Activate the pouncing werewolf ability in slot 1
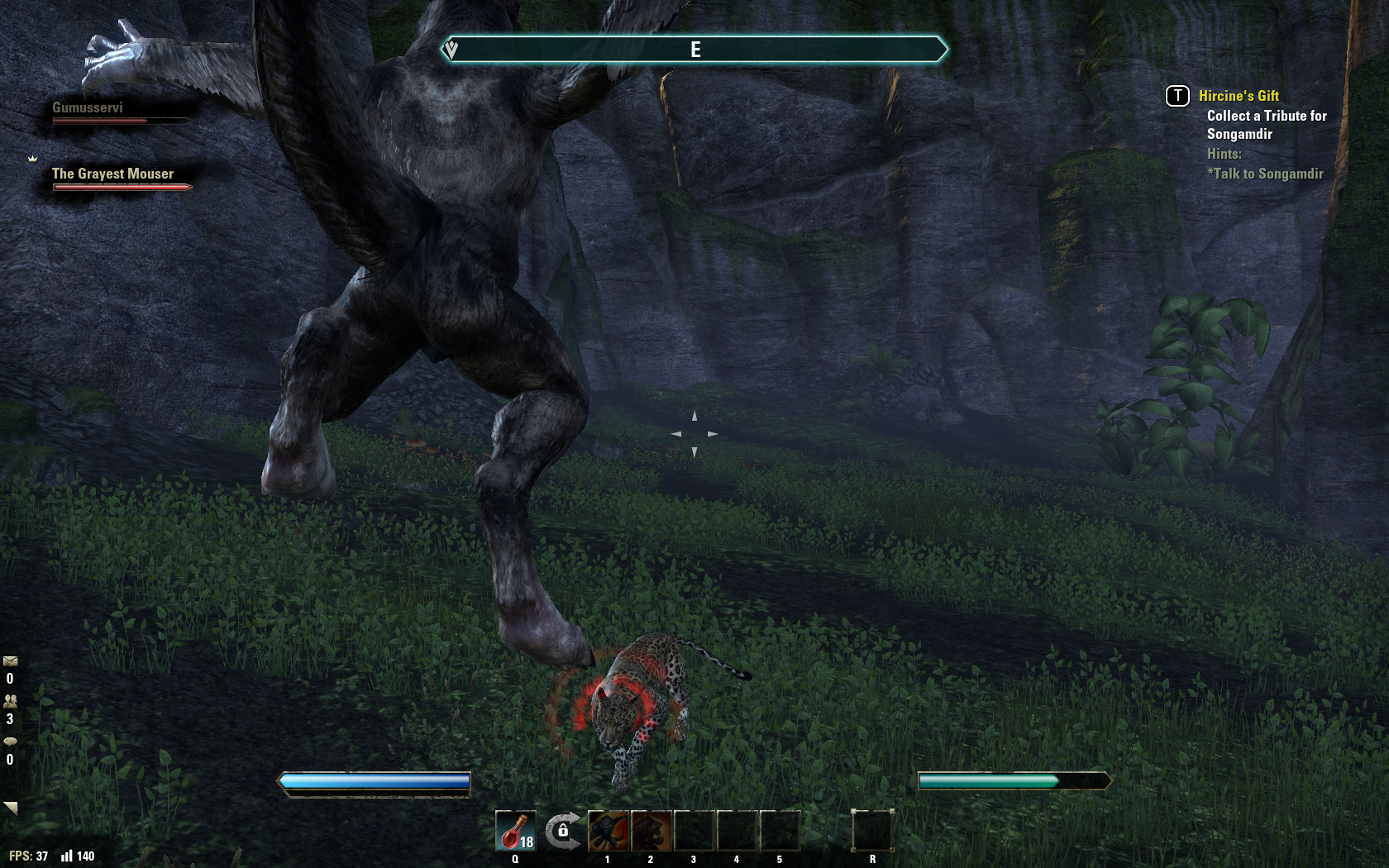This screenshot has width=1389, height=868. (x=609, y=830)
